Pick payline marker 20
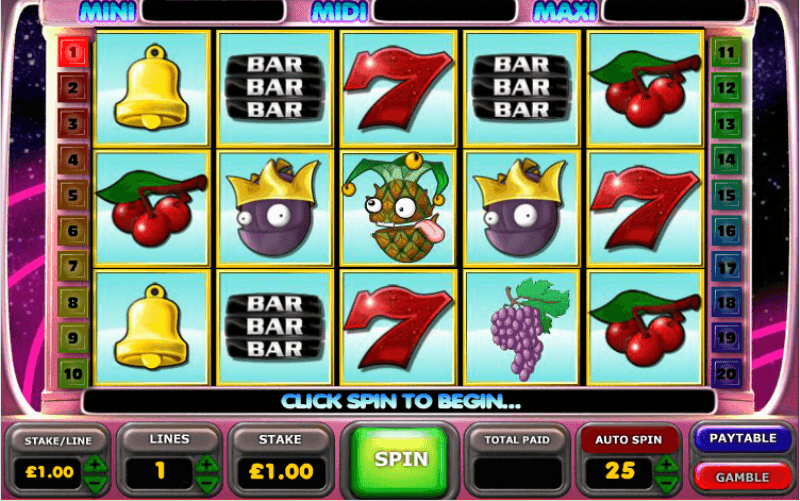The width and height of the screenshot is (800, 501). click(x=725, y=375)
